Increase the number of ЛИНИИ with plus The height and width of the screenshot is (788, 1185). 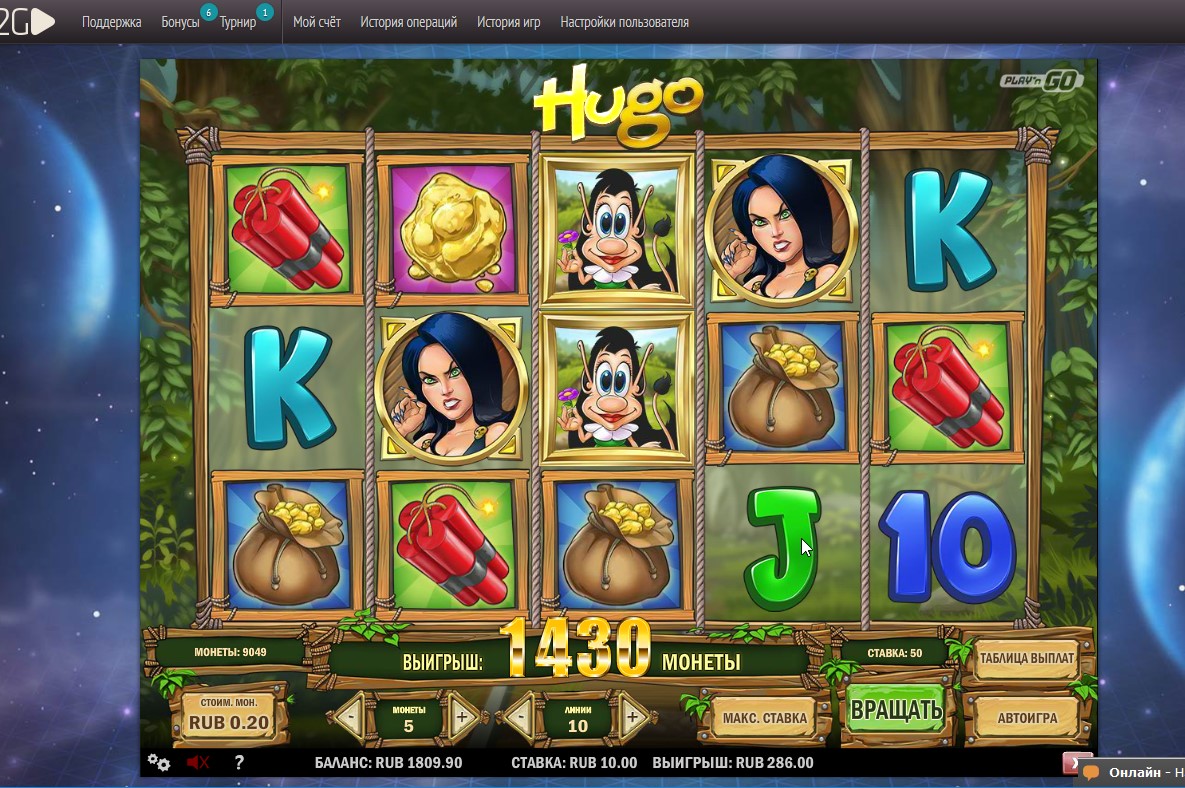click(632, 717)
